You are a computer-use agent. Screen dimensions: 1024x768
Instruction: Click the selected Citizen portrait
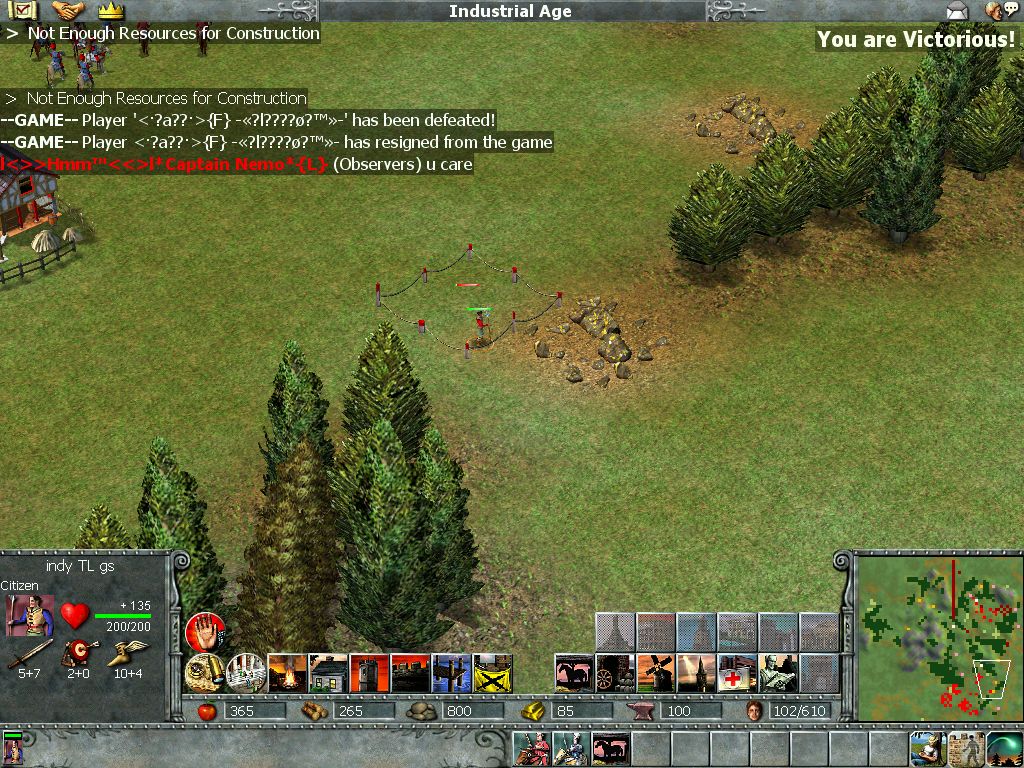[x=30, y=616]
